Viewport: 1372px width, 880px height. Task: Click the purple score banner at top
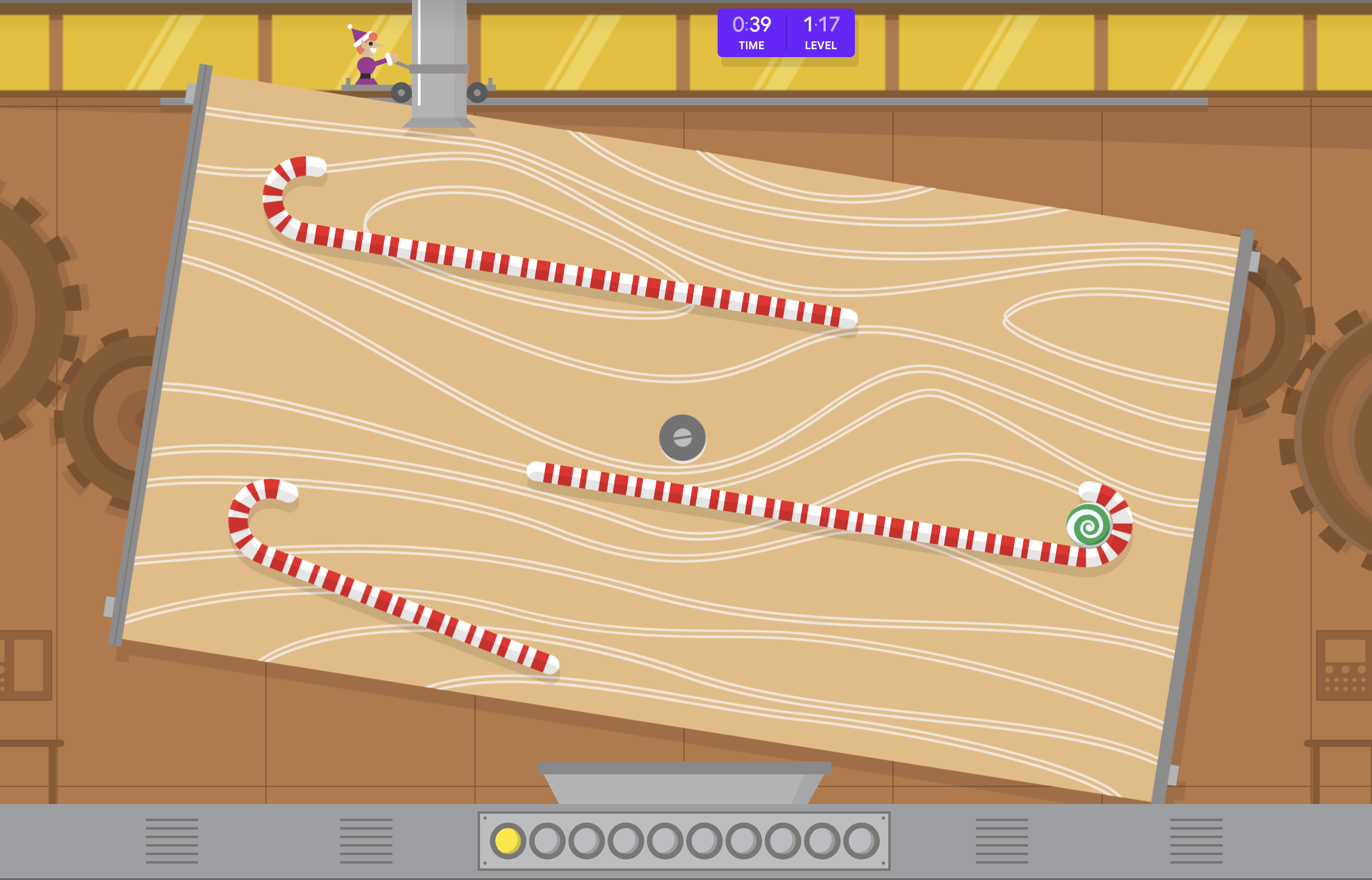786,33
